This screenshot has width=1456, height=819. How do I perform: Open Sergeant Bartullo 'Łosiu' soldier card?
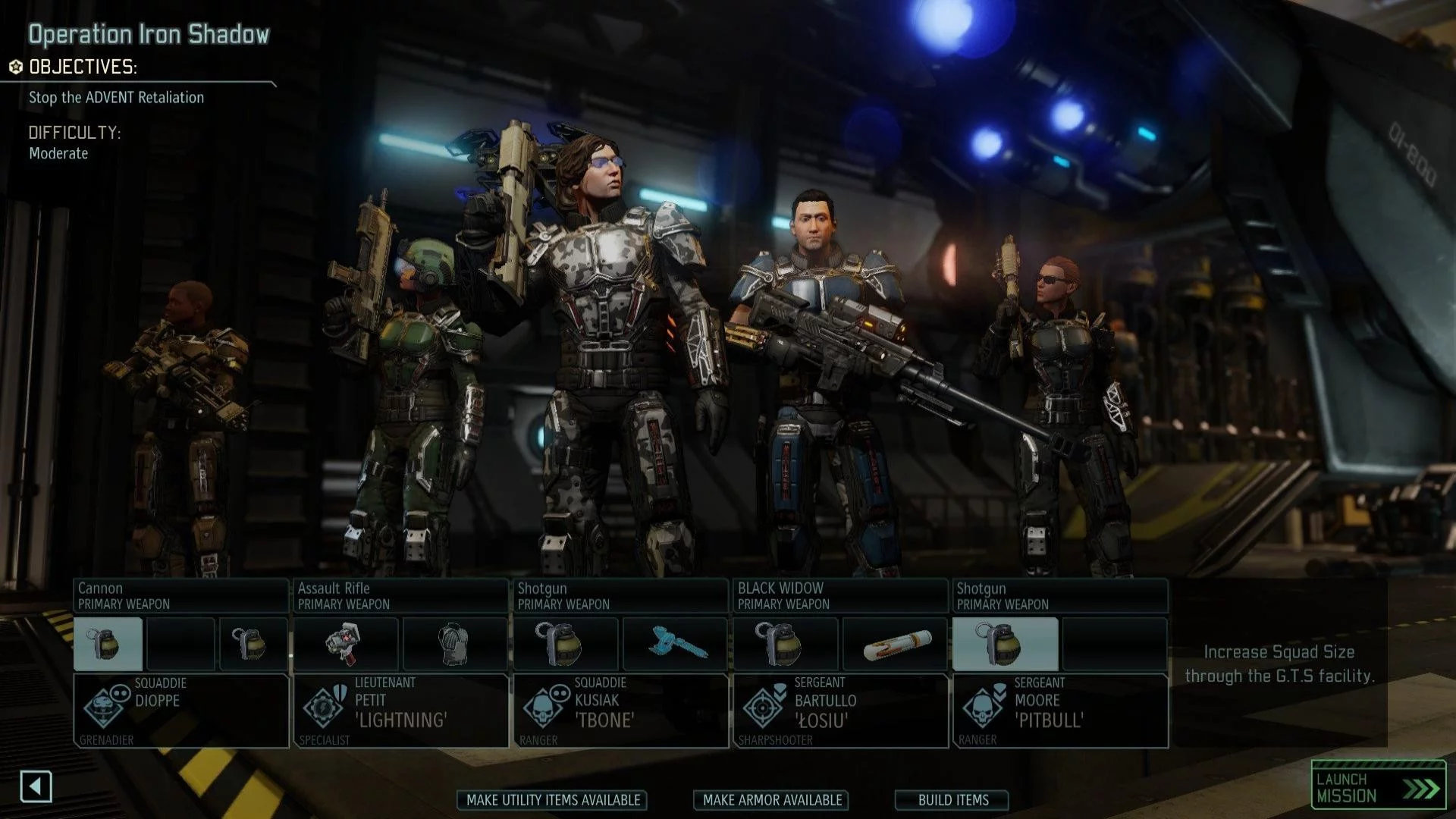pos(840,711)
